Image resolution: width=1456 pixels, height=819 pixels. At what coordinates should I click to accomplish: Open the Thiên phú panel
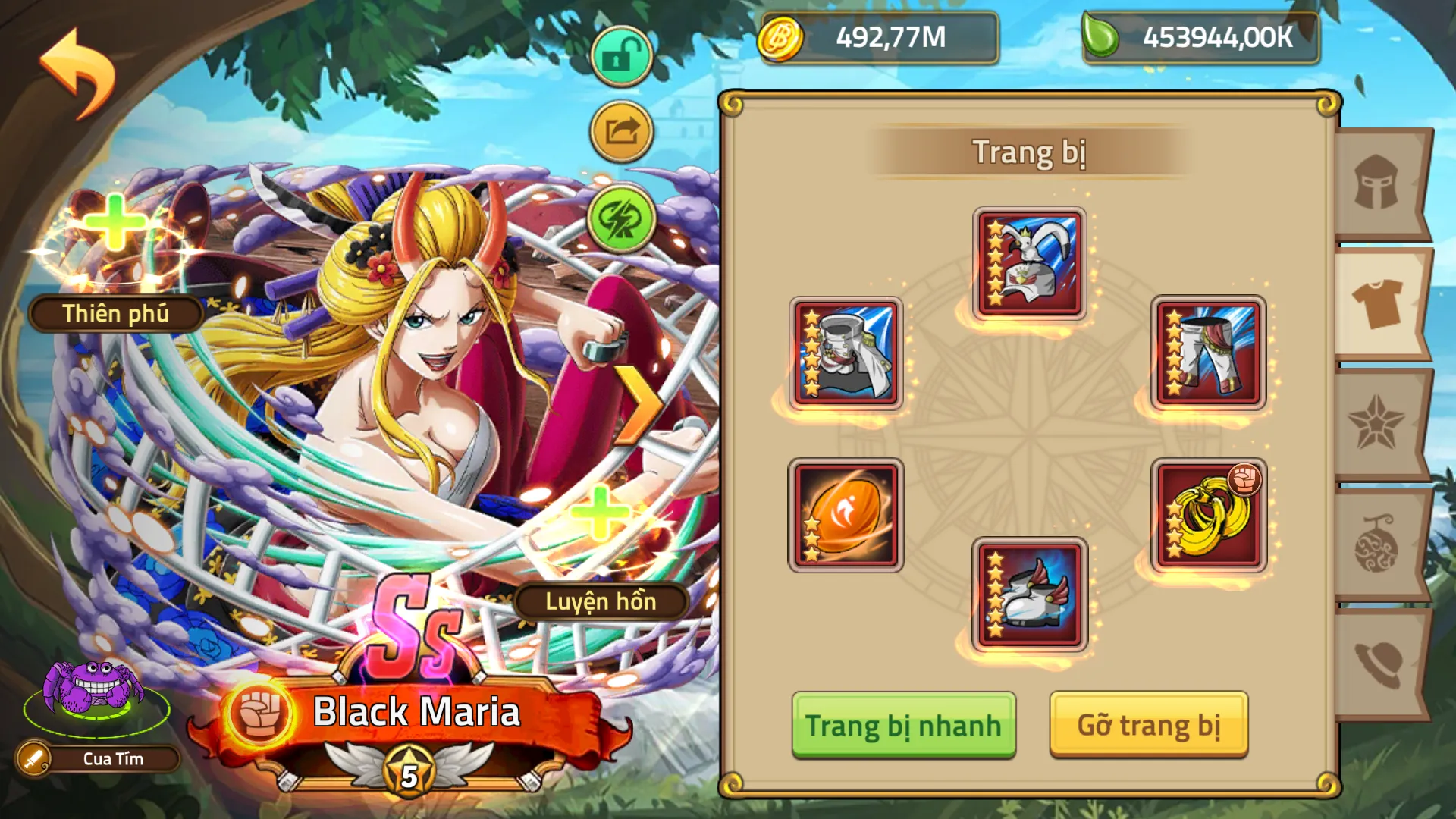[x=115, y=313]
